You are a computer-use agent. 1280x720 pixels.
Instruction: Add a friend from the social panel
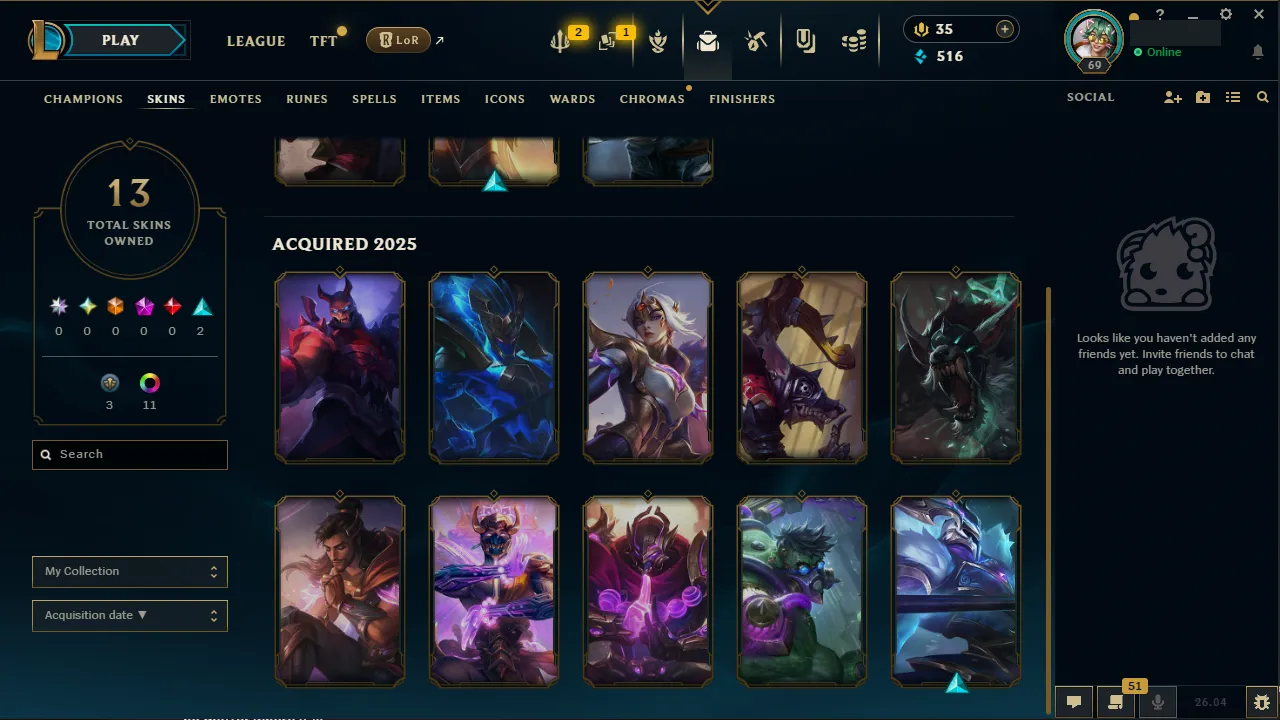click(1172, 97)
